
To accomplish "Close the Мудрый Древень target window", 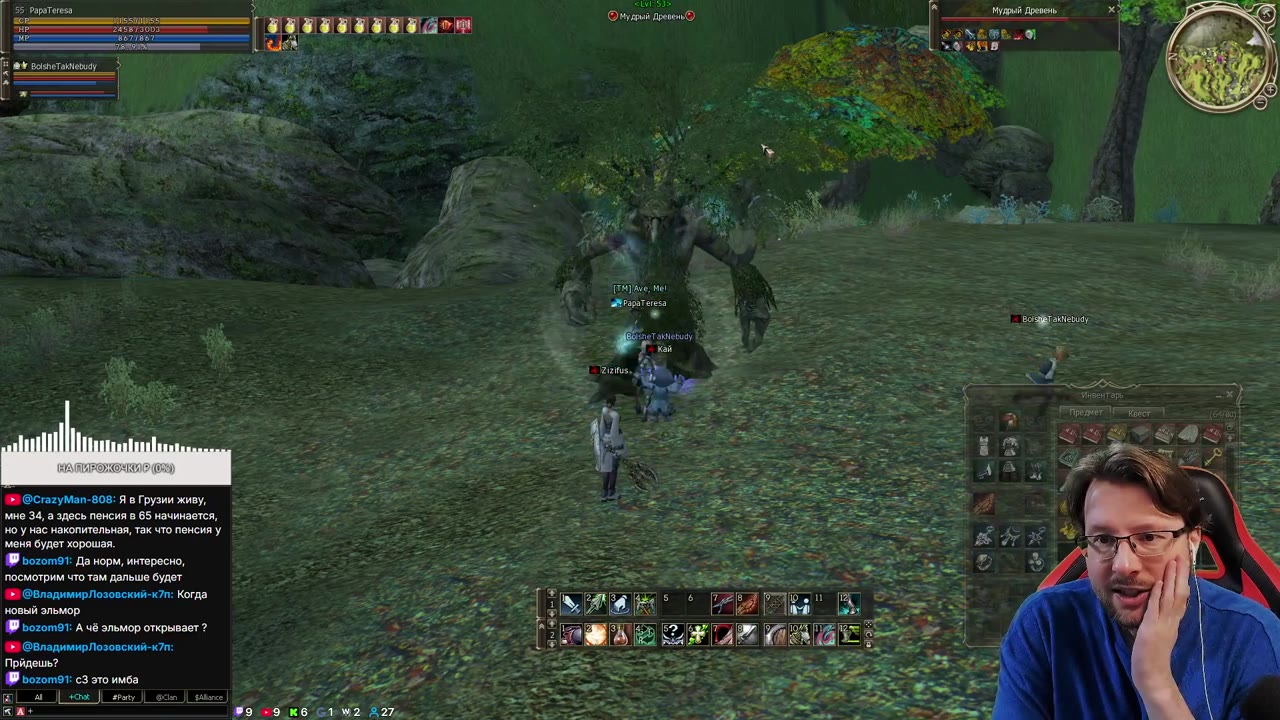I will point(1111,10).
